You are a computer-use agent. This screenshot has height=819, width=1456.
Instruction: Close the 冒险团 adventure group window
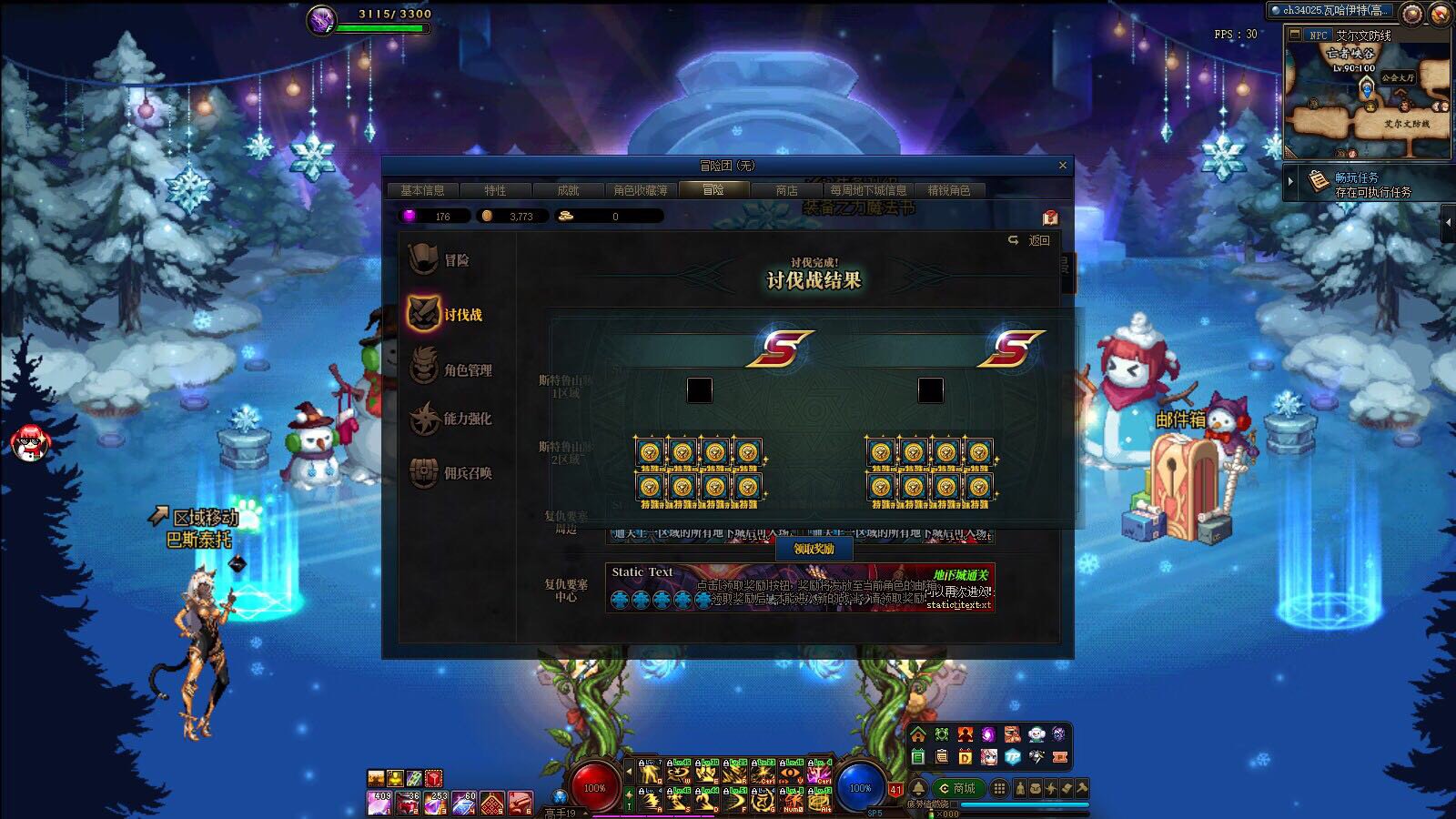click(x=1062, y=166)
